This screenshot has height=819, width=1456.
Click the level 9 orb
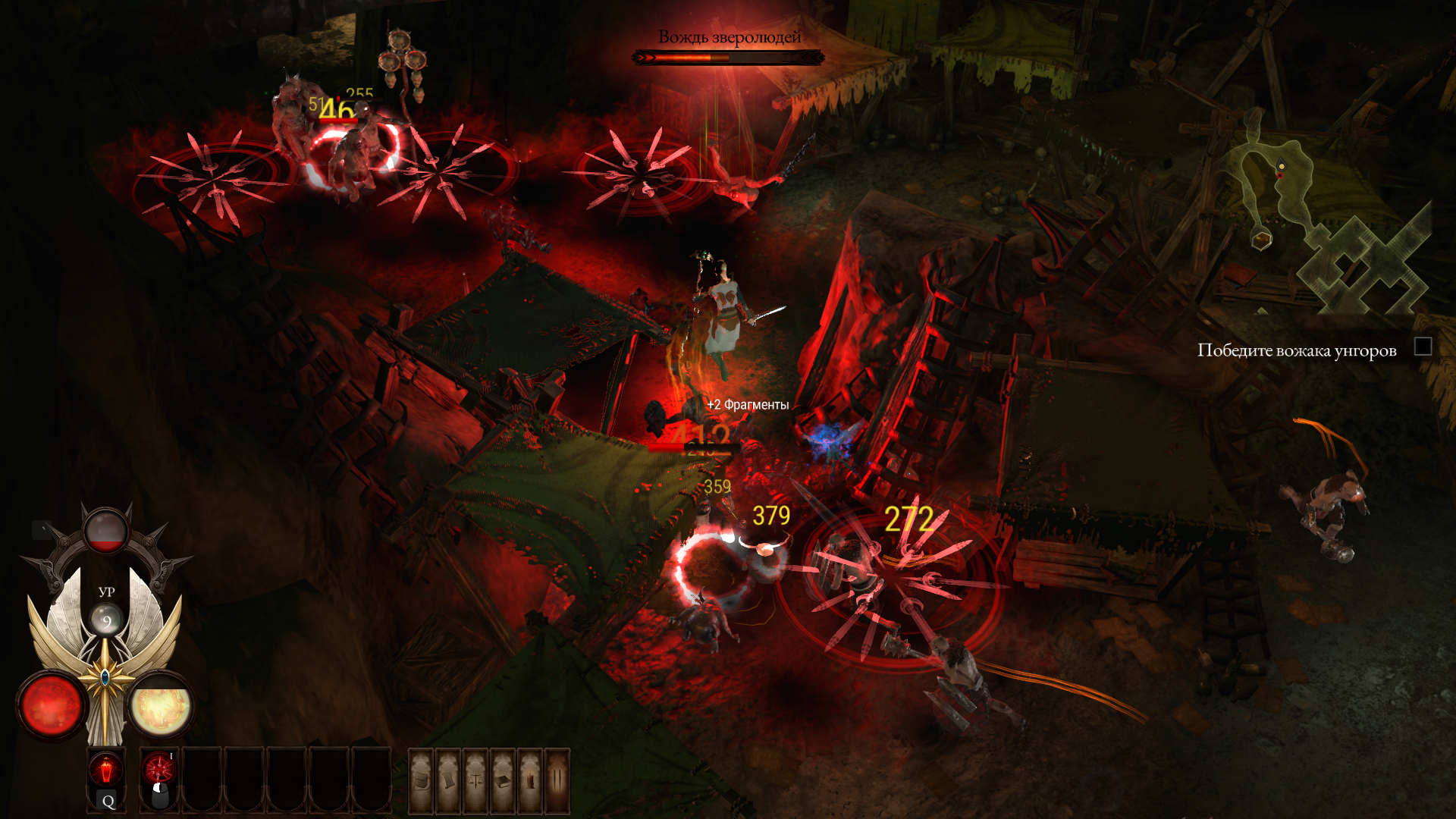tap(106, 621)
